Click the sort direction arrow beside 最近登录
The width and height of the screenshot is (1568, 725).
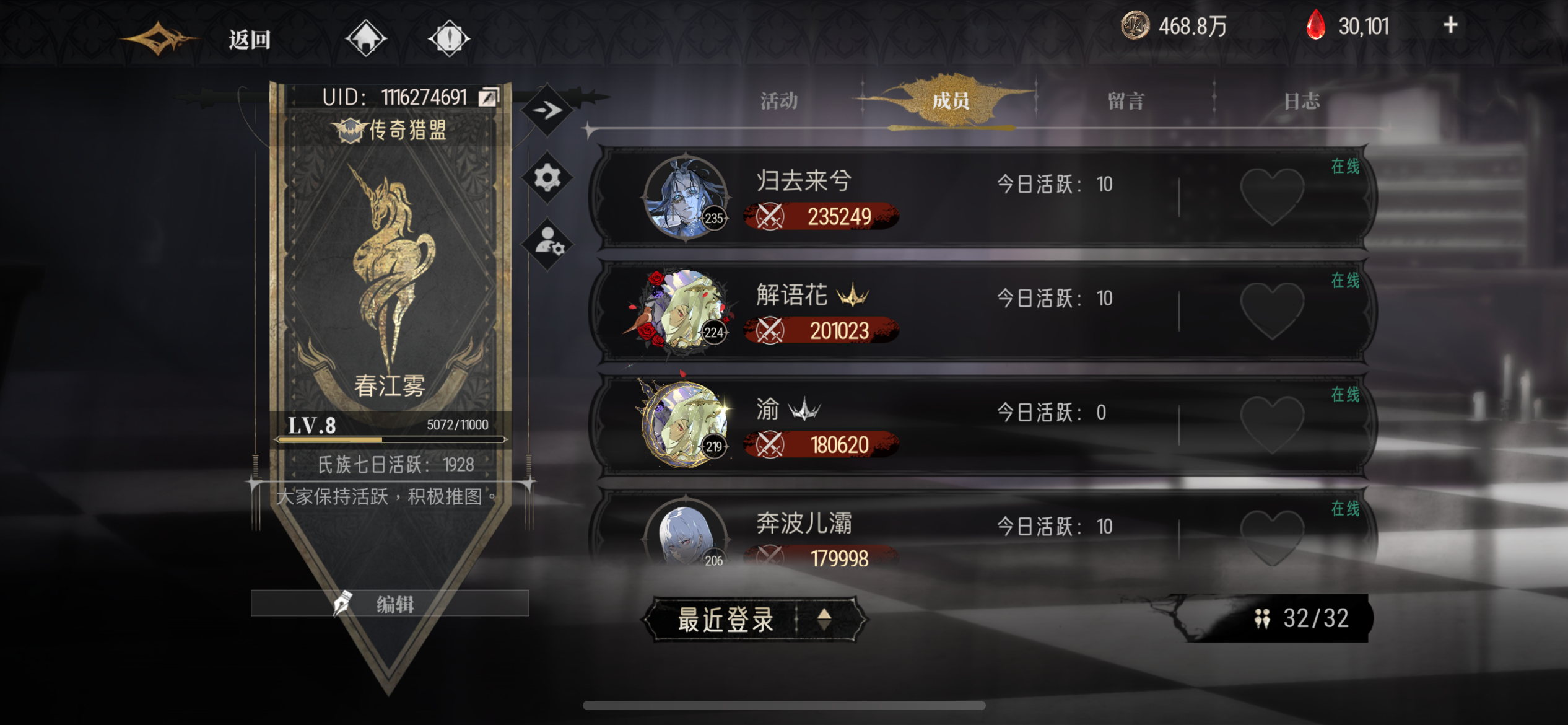click(824, 618)
